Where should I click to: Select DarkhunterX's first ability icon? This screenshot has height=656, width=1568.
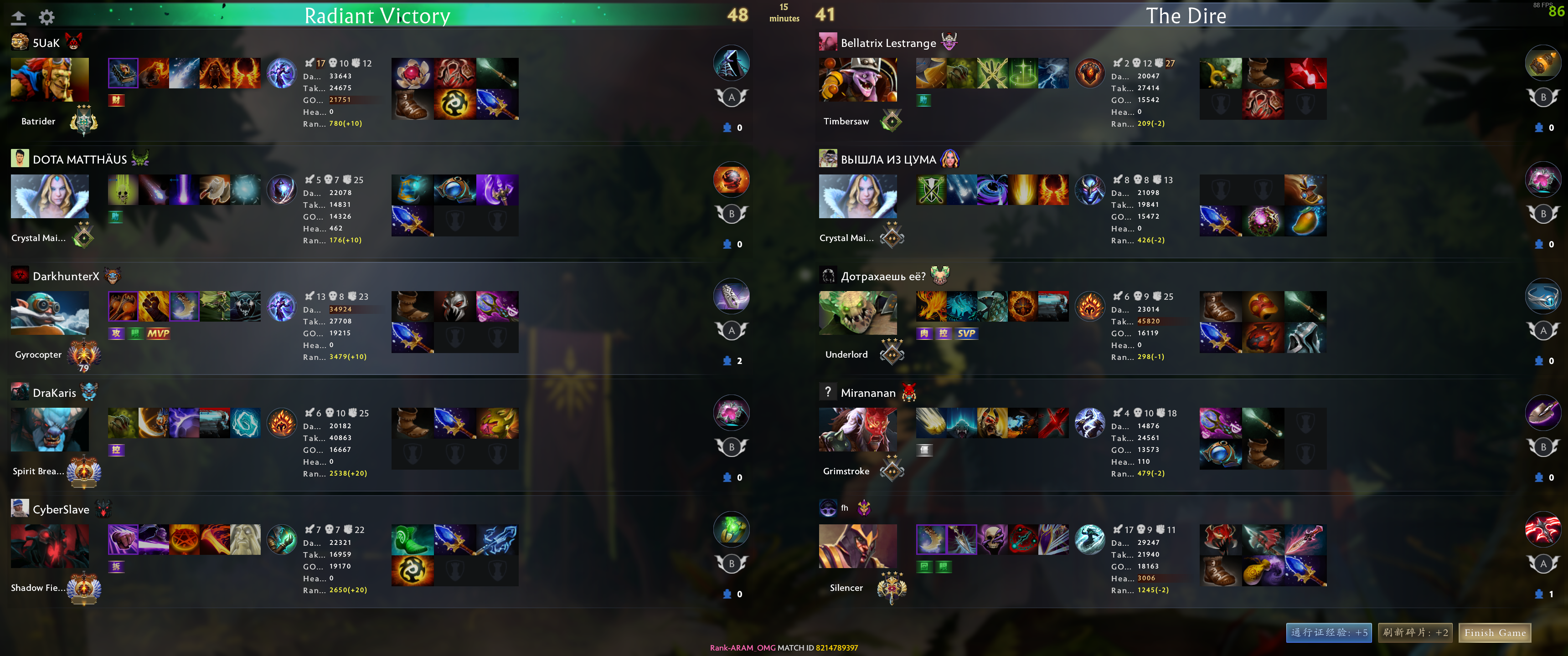122,306
